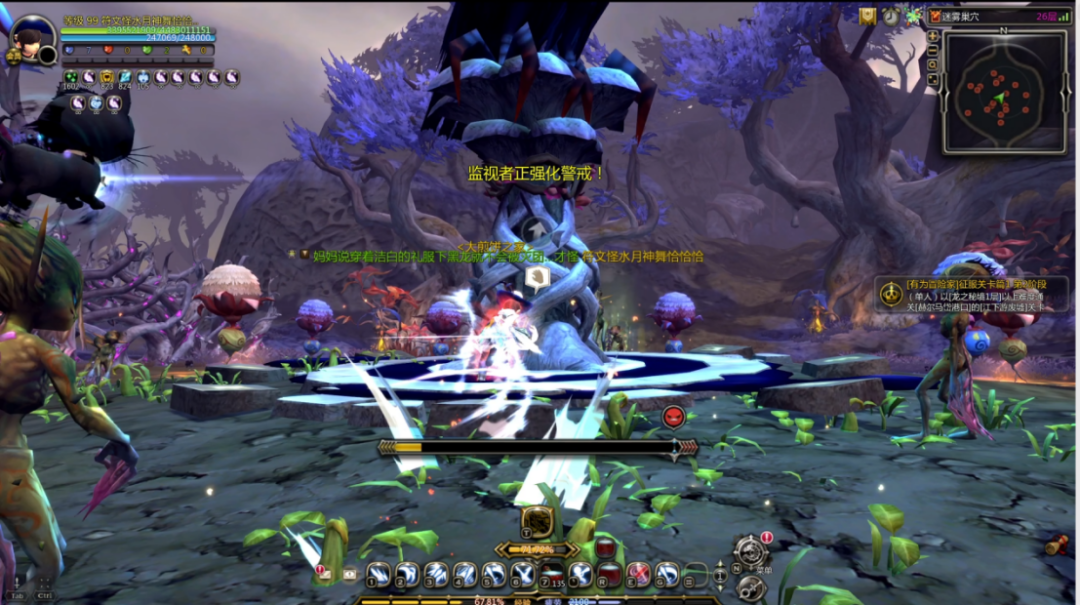Click the alarm clock icon
This screenshot has width=1080, height=605.
890,16
